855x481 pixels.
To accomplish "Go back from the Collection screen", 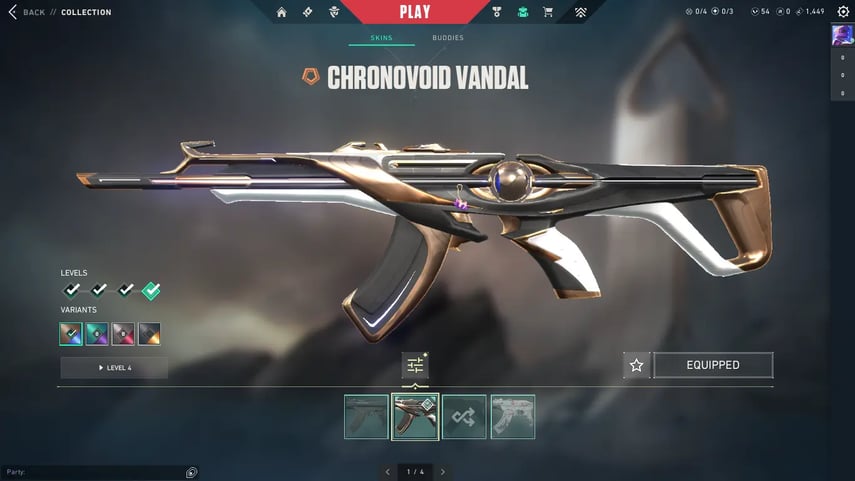I will tap(27, 12).
